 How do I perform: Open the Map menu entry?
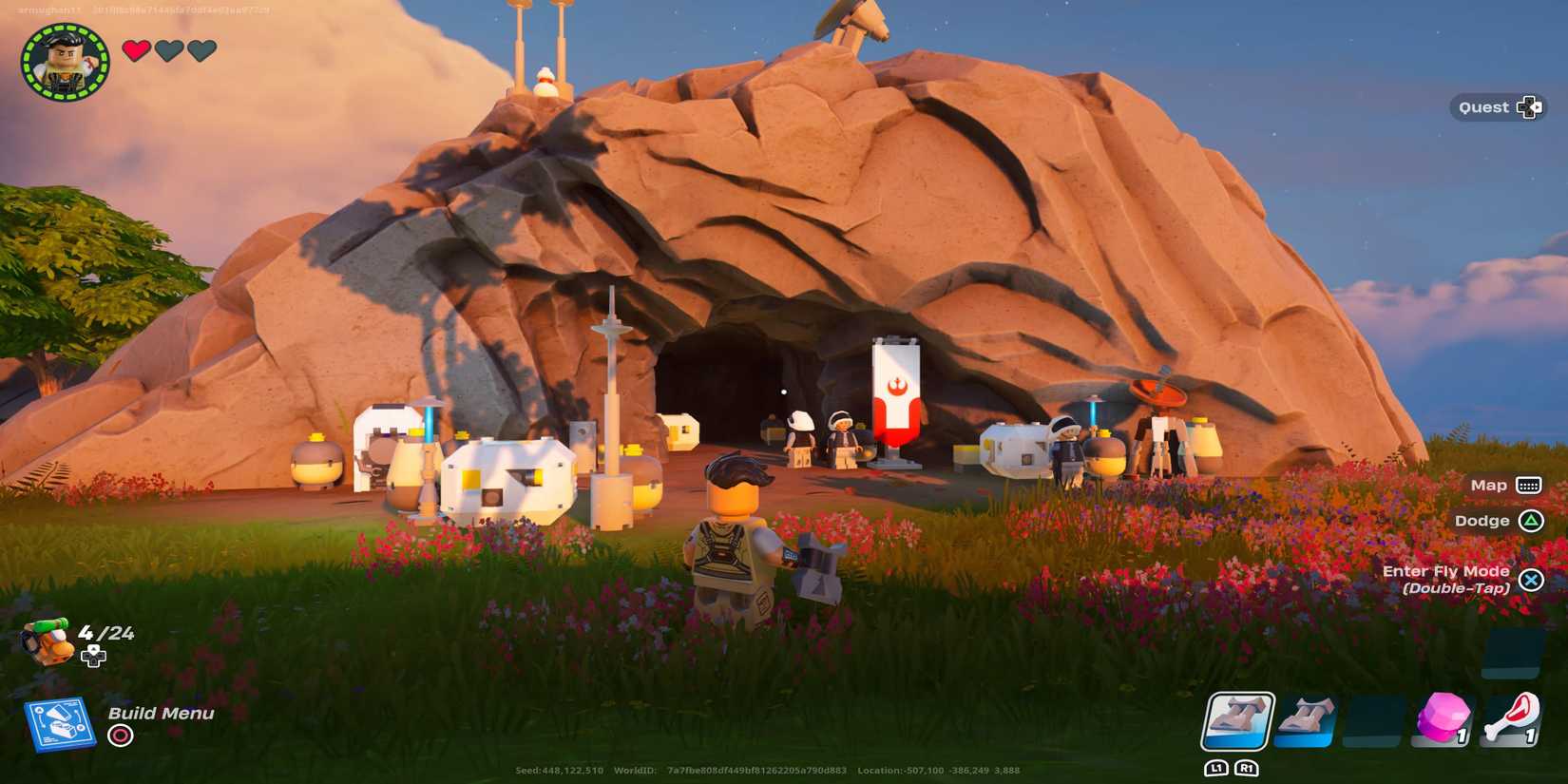[1487, 485]
